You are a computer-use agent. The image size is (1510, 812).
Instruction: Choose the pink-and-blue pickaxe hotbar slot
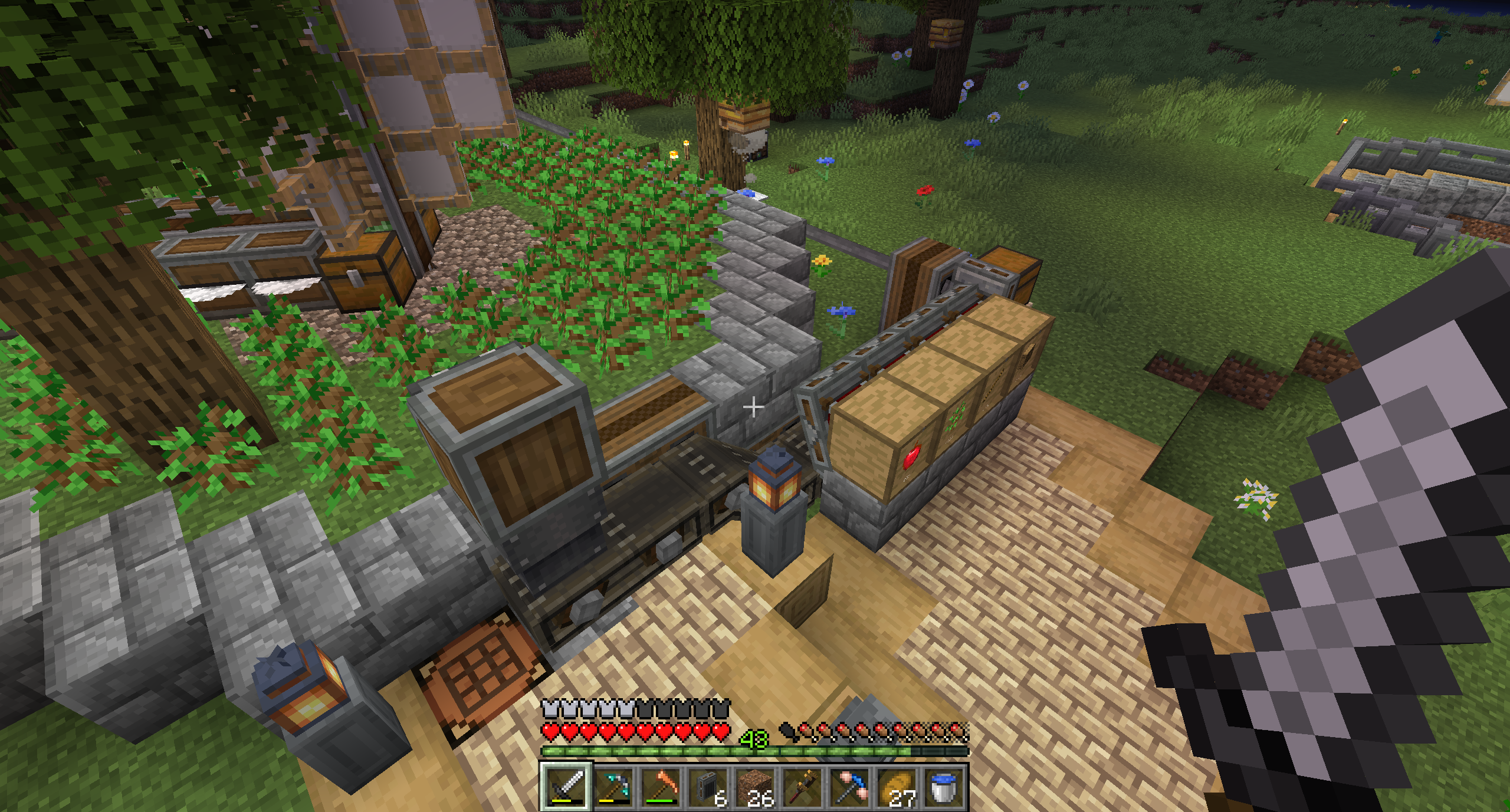point(849,787)
